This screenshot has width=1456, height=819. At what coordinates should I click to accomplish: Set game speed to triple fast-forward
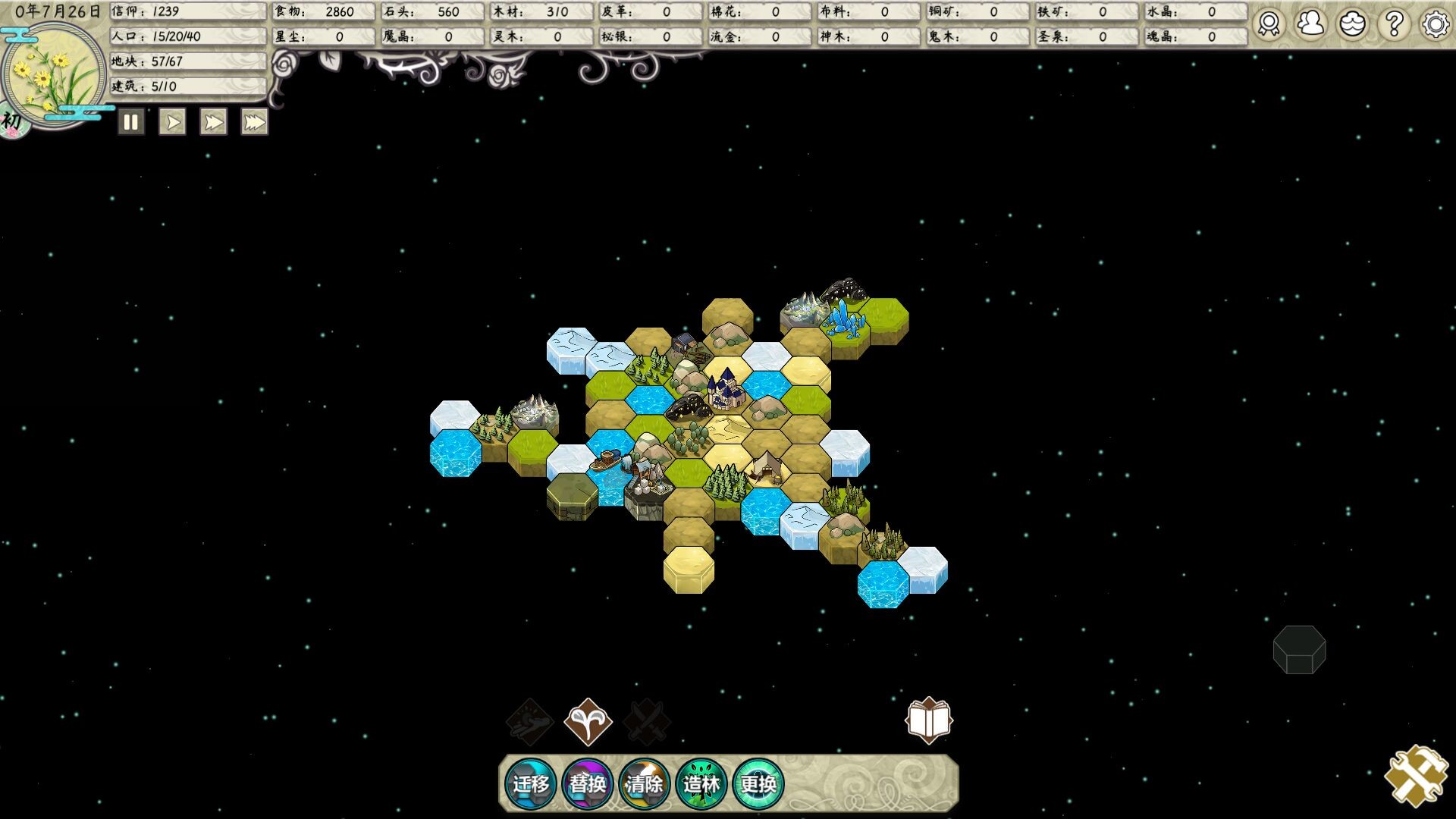(x=254, y=122)
